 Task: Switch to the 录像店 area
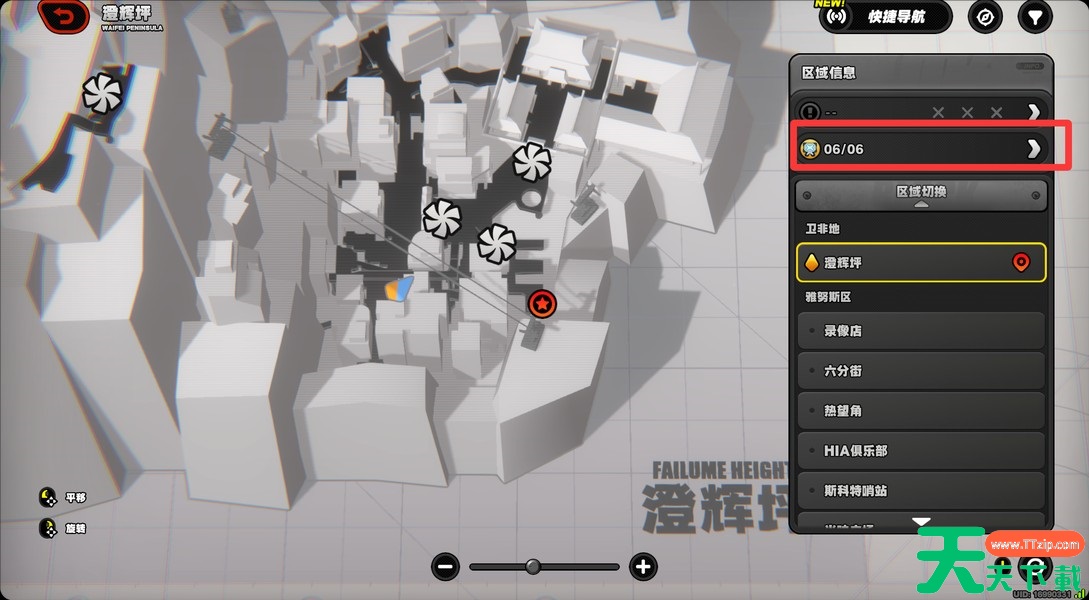pyautogui.click(x=921, y=331)
